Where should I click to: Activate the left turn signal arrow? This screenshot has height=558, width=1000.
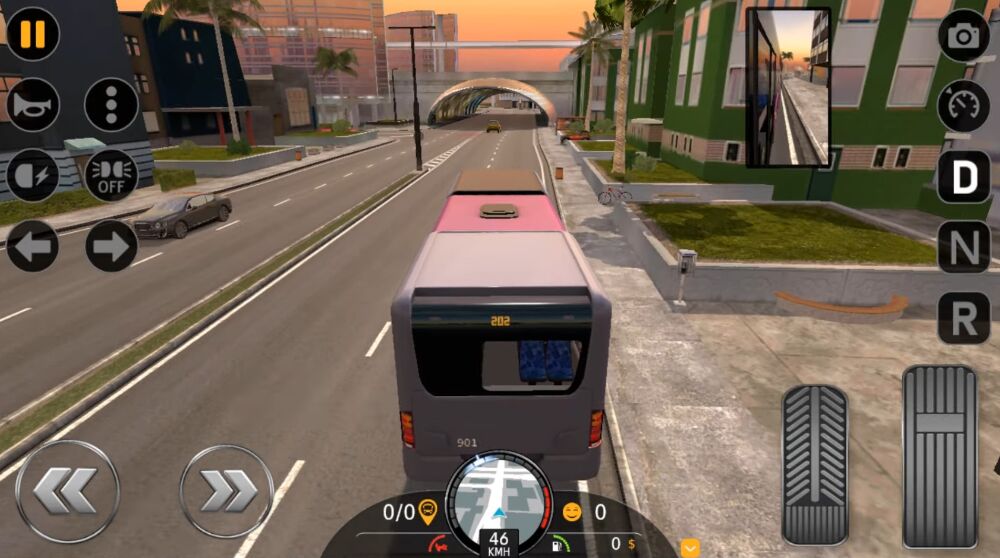[33, 246]
